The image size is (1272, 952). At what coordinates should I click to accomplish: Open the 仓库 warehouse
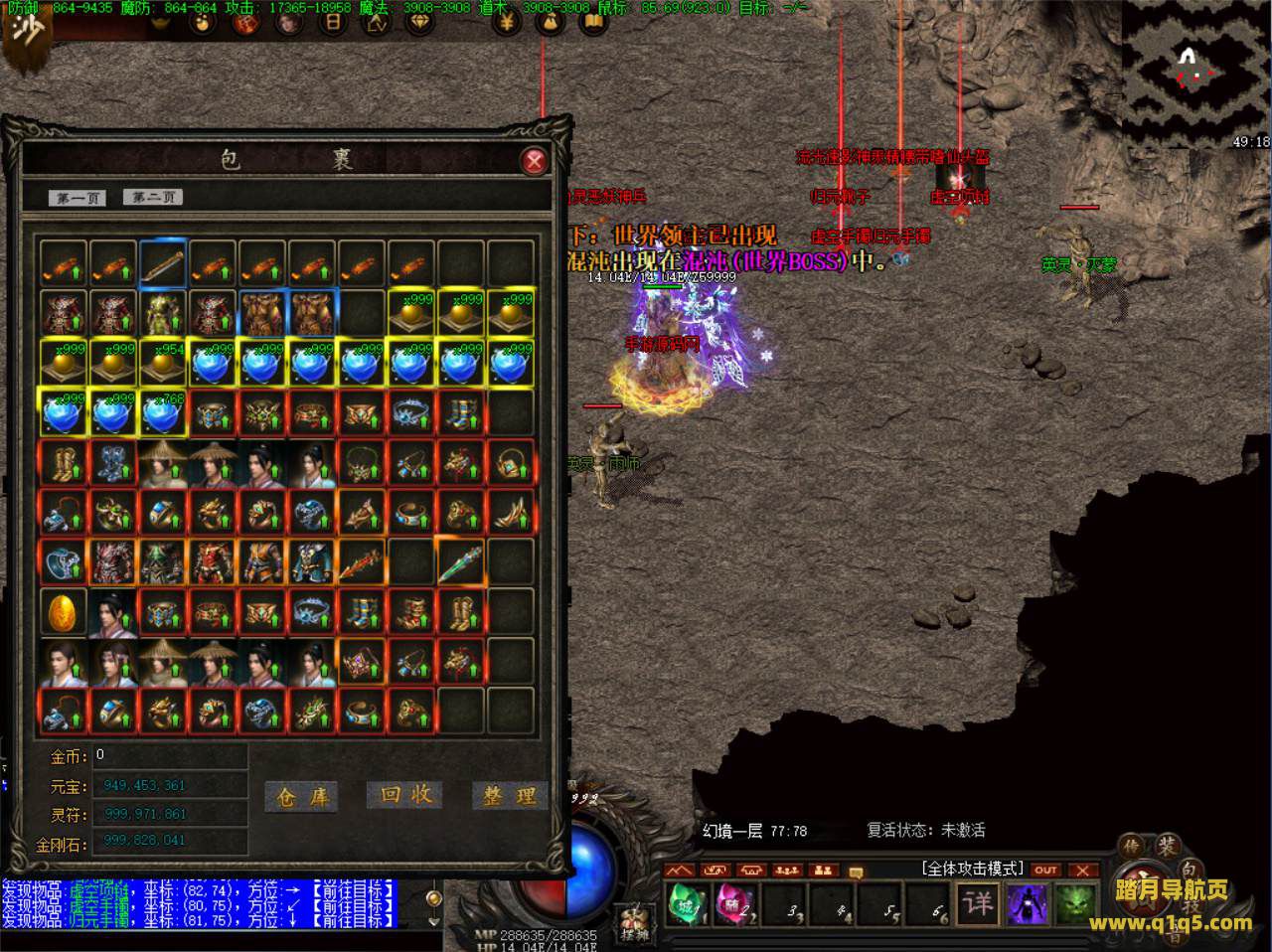301,796
